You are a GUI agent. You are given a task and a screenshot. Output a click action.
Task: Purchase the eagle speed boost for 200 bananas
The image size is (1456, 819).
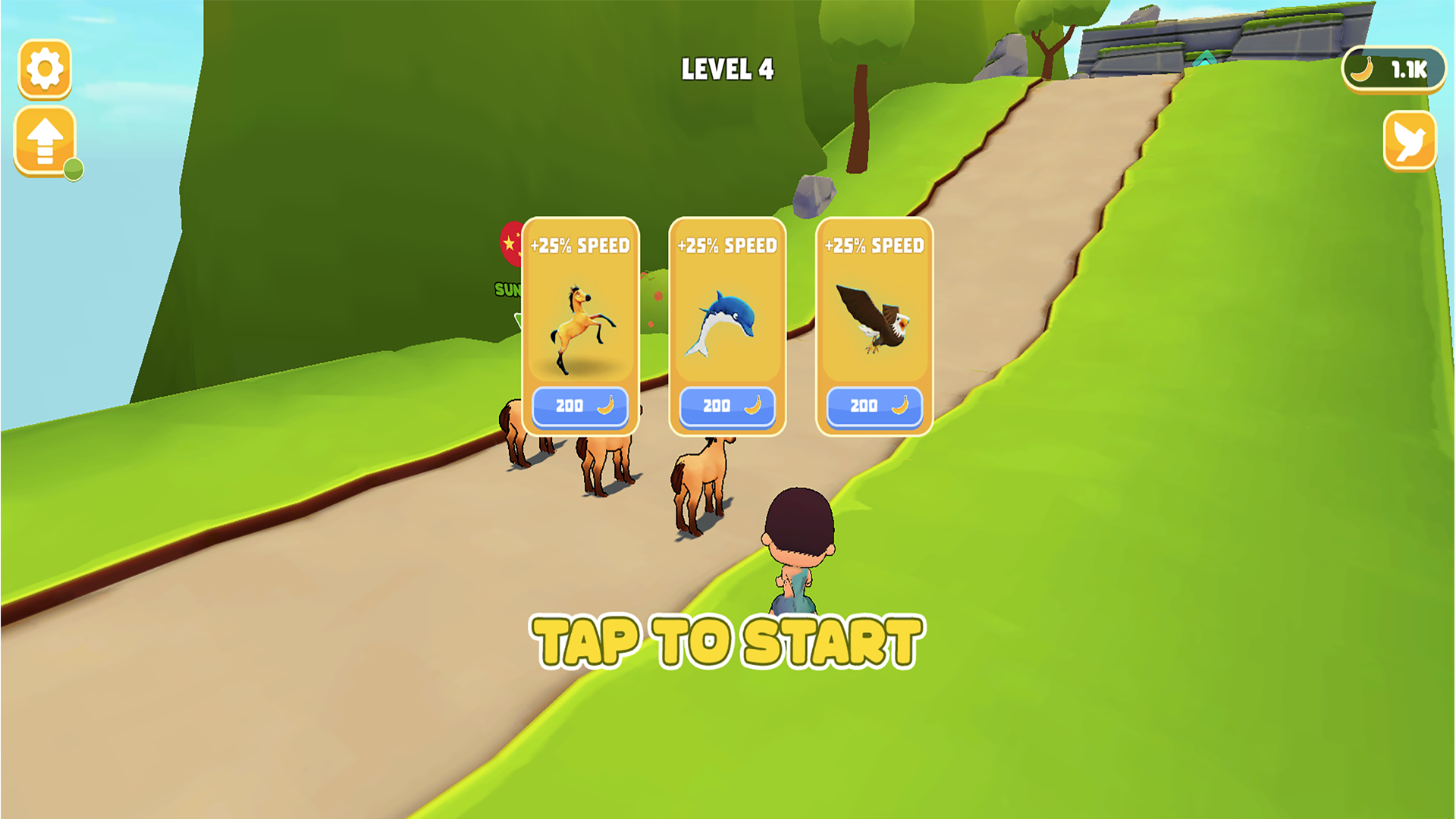(872, 406)
